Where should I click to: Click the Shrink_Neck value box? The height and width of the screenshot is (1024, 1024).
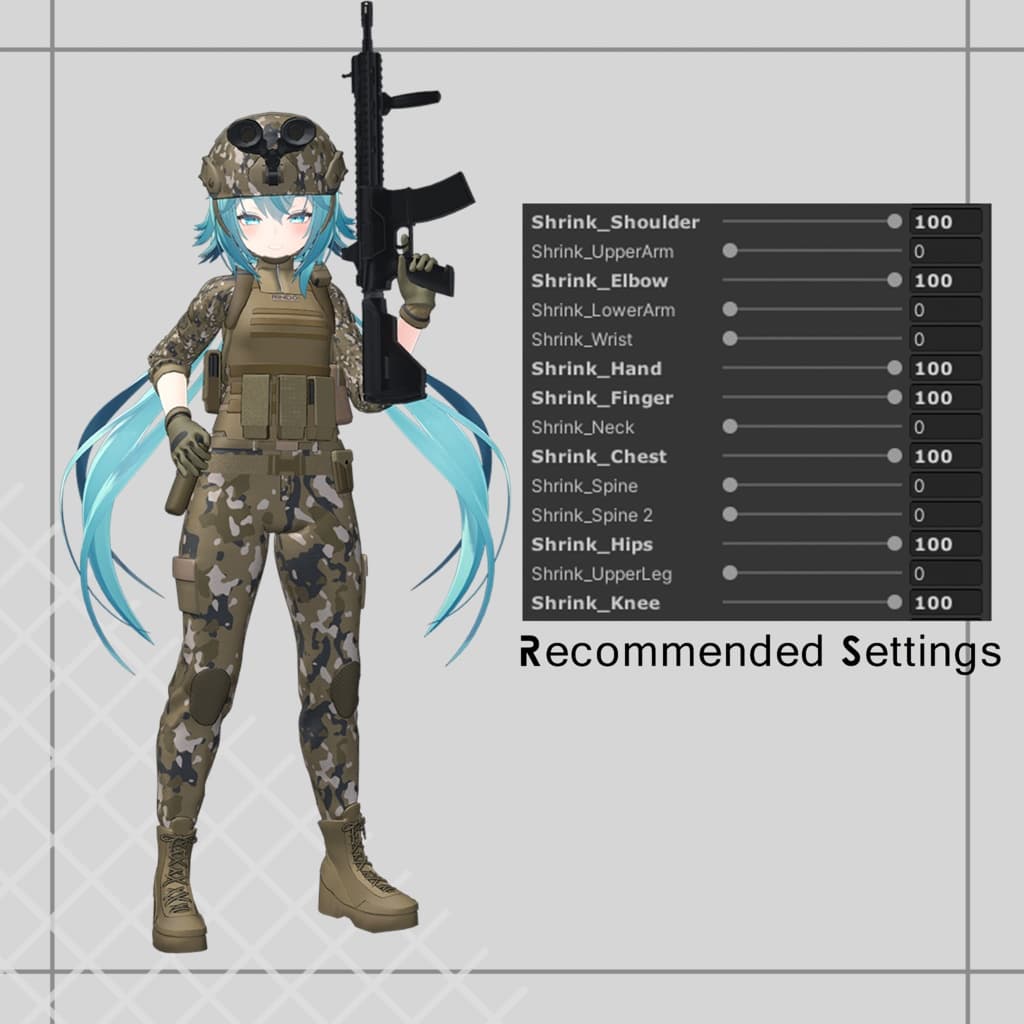945,427
